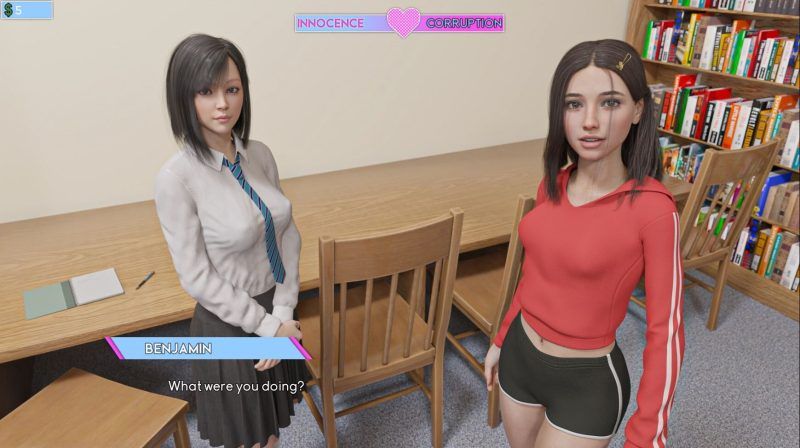Continue past the "What were you doing?" dialogue line

coord(236,385)
